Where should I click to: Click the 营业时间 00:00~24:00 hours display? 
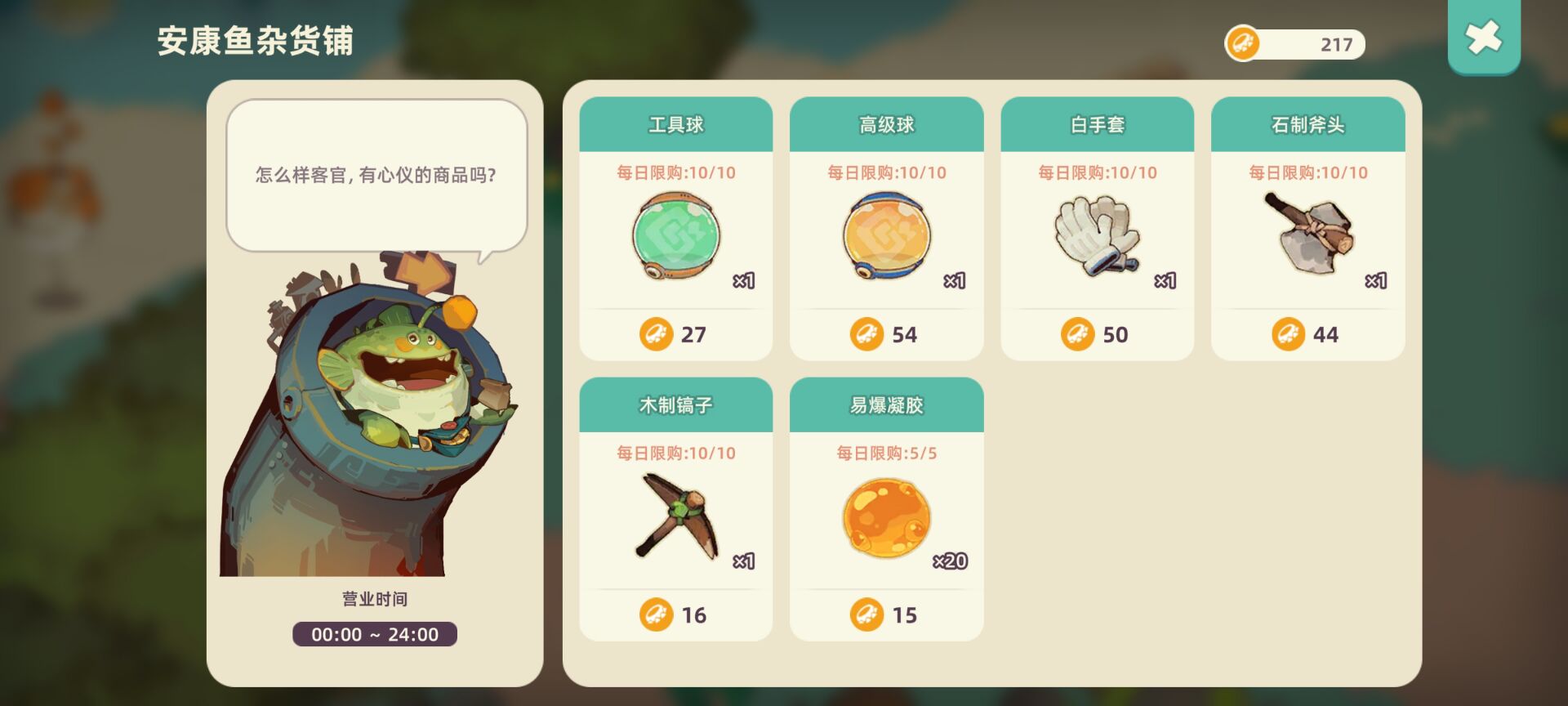[x=374, y=634]
